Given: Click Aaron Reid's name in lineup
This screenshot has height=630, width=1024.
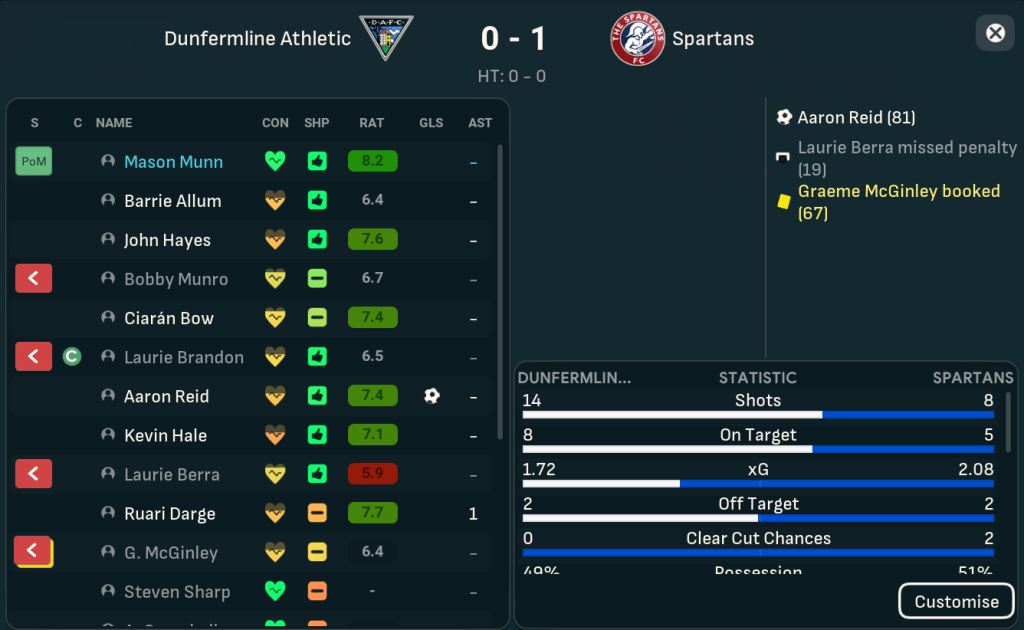Looking at the screenshot, I should coord(166,396).
